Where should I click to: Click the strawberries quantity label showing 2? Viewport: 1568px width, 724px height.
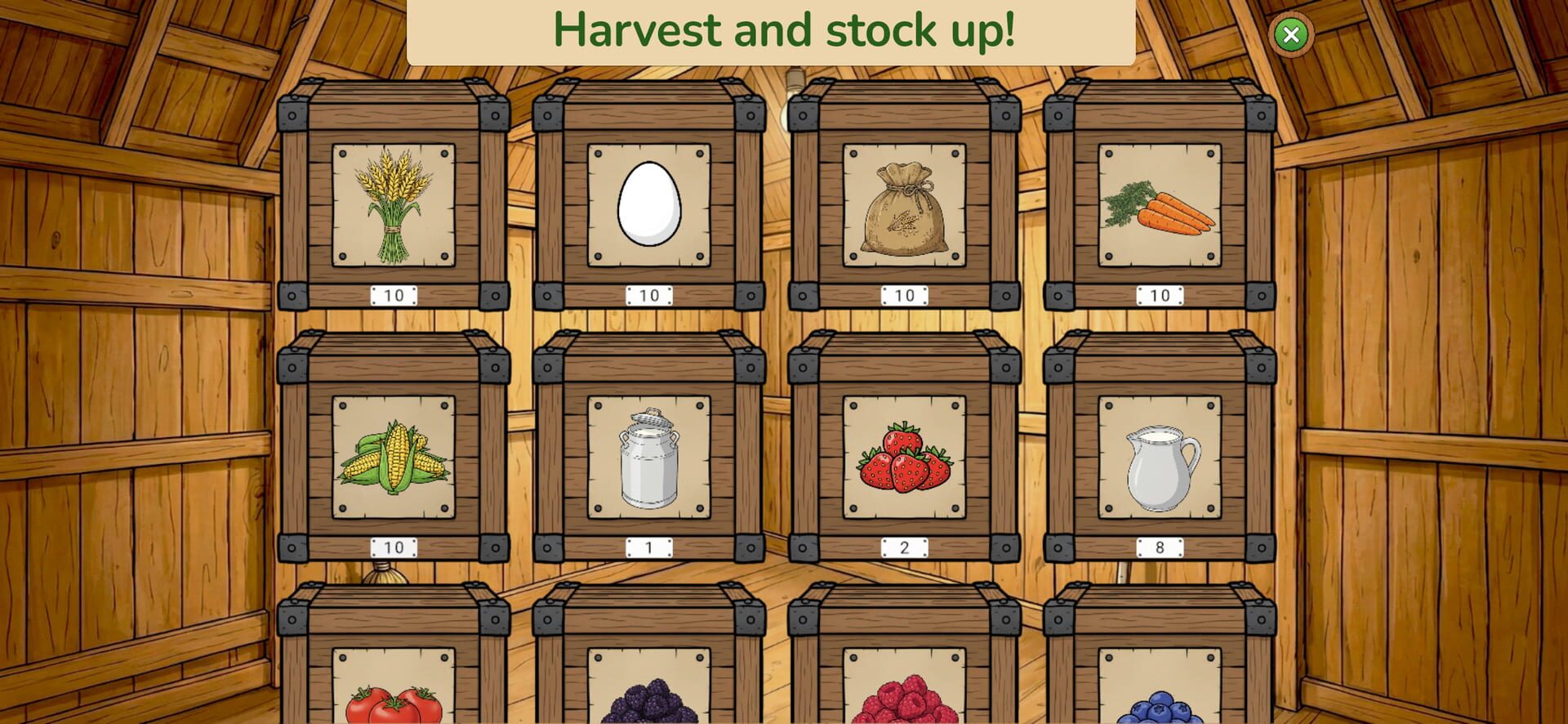tap(905, 548)
